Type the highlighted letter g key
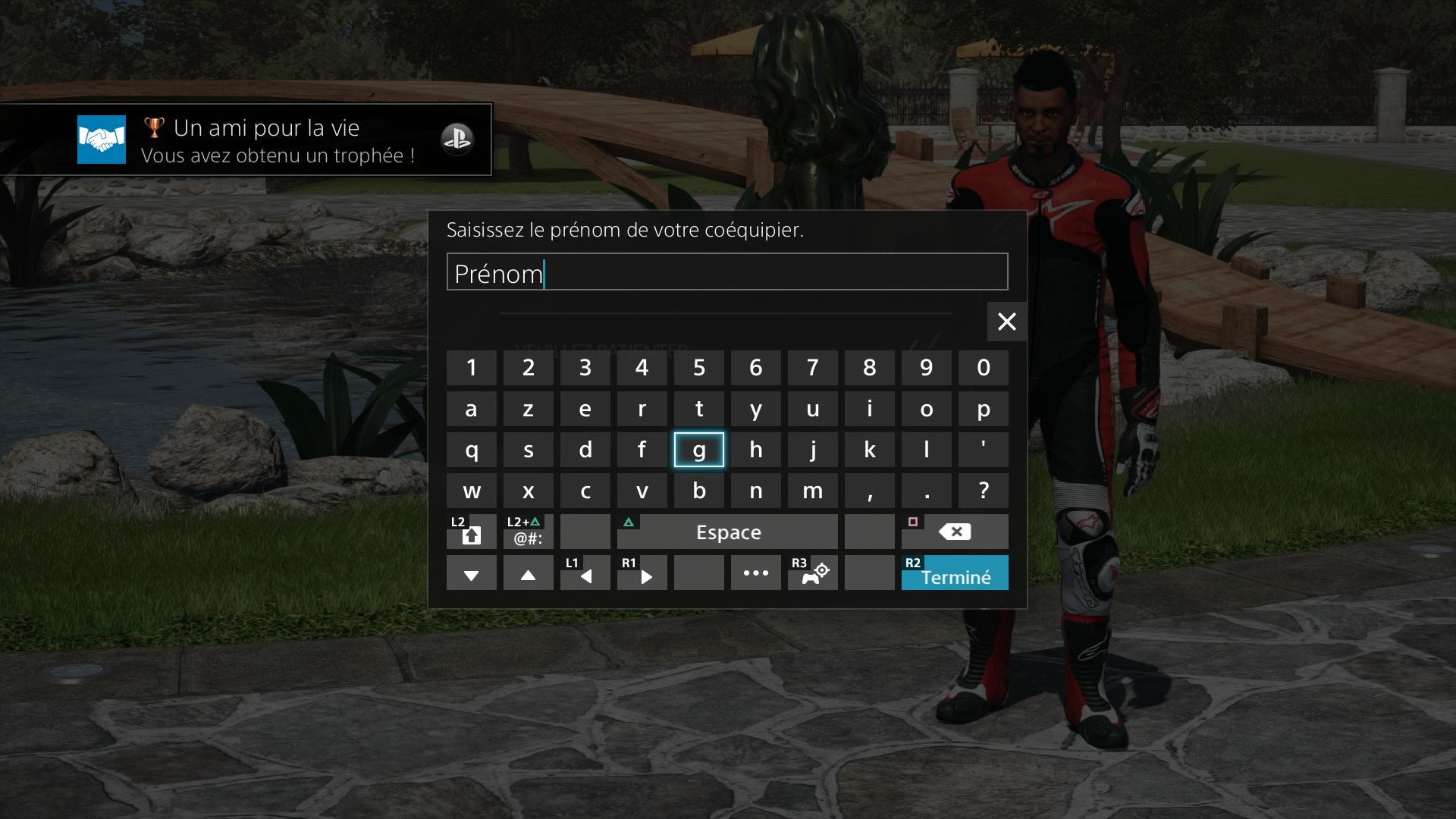Screen dimensions: 1456x819 pyautogui.click(x=698, y=450)
